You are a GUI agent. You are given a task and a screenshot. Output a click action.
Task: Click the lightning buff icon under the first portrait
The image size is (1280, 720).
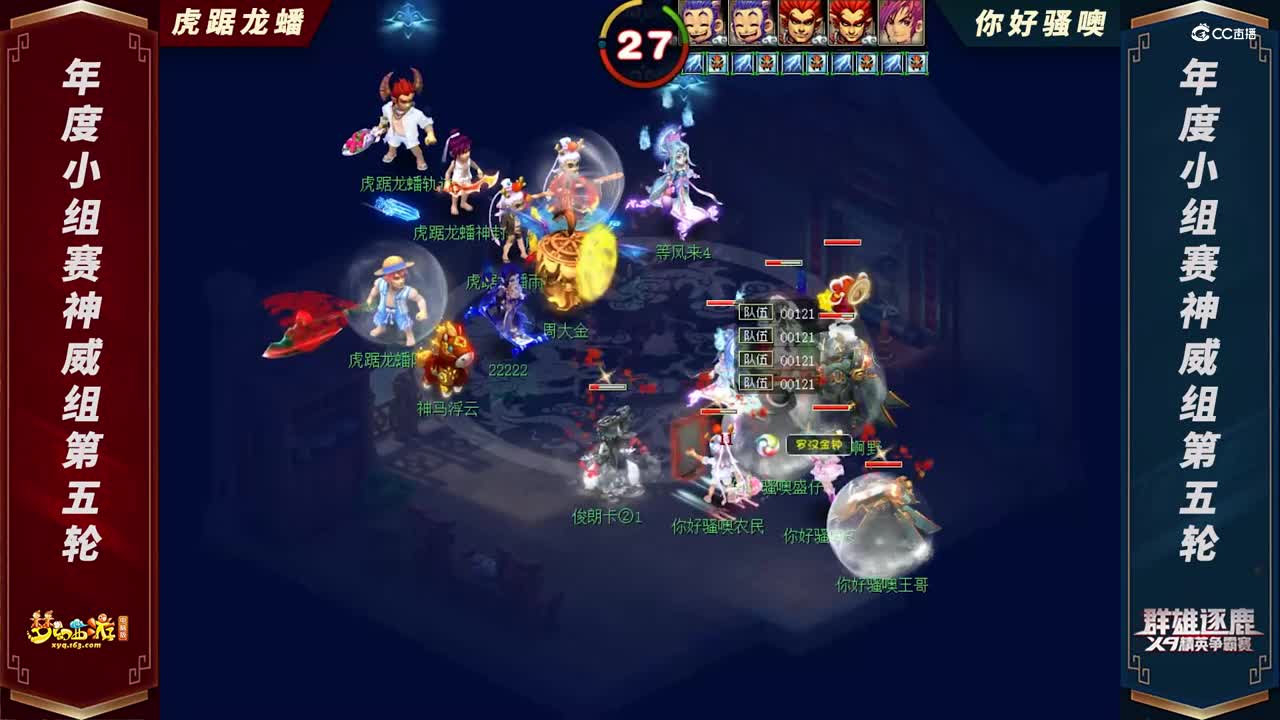691,63
